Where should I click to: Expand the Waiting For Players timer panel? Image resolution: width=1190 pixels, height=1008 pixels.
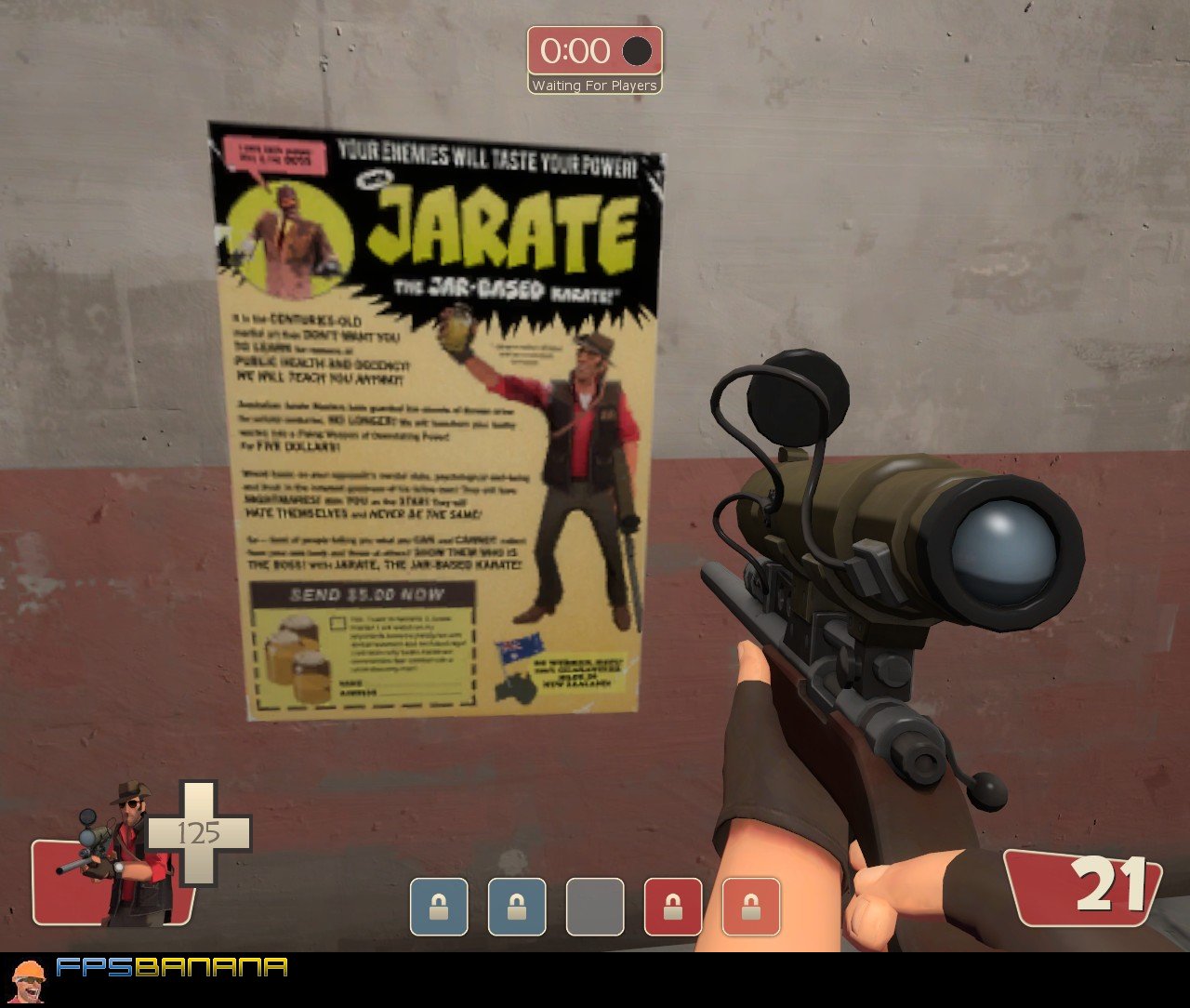(x=594, y=86)
